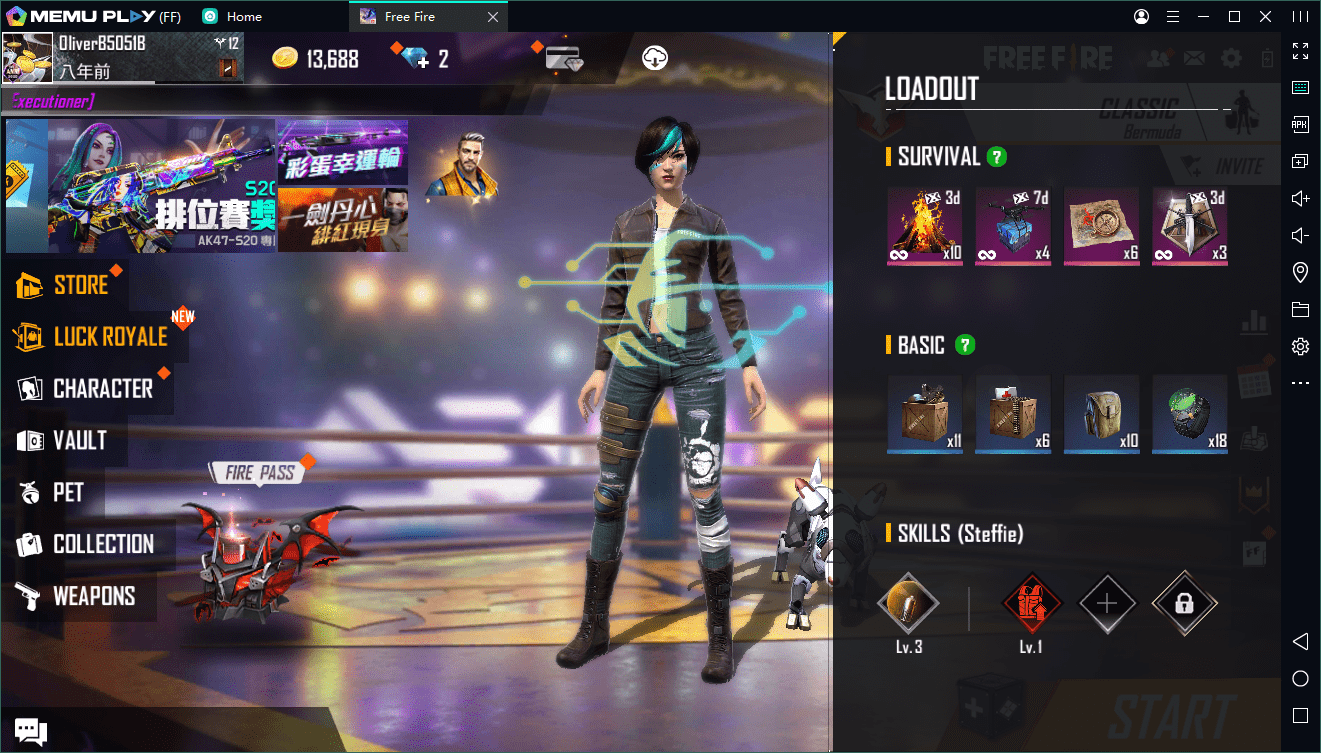This screenshot has height=753, width=1321.
Task: Open the chat bubble
Action: (x=30, y=731)
